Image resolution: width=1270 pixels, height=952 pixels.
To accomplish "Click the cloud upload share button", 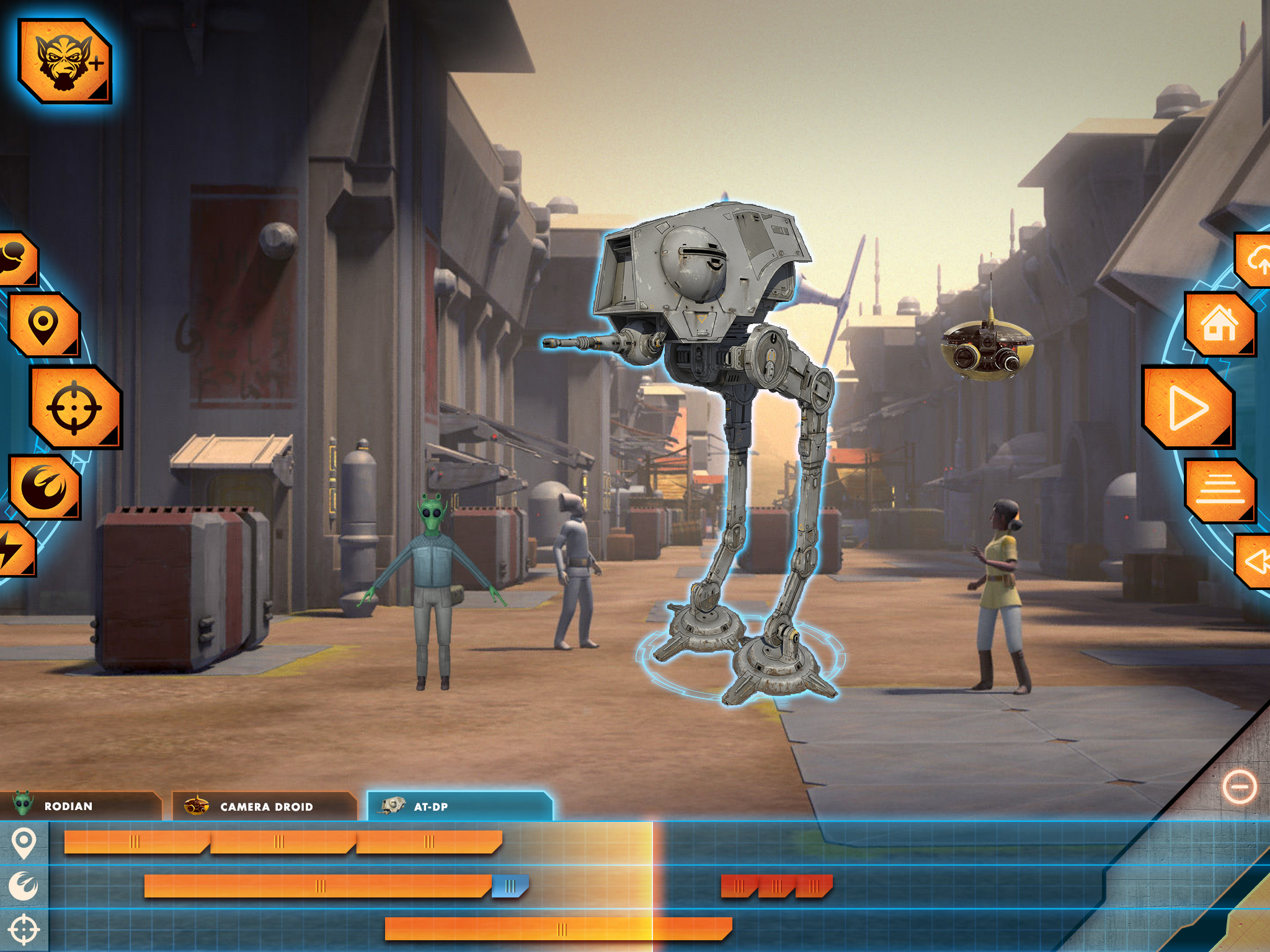I will coord(1254,260).
